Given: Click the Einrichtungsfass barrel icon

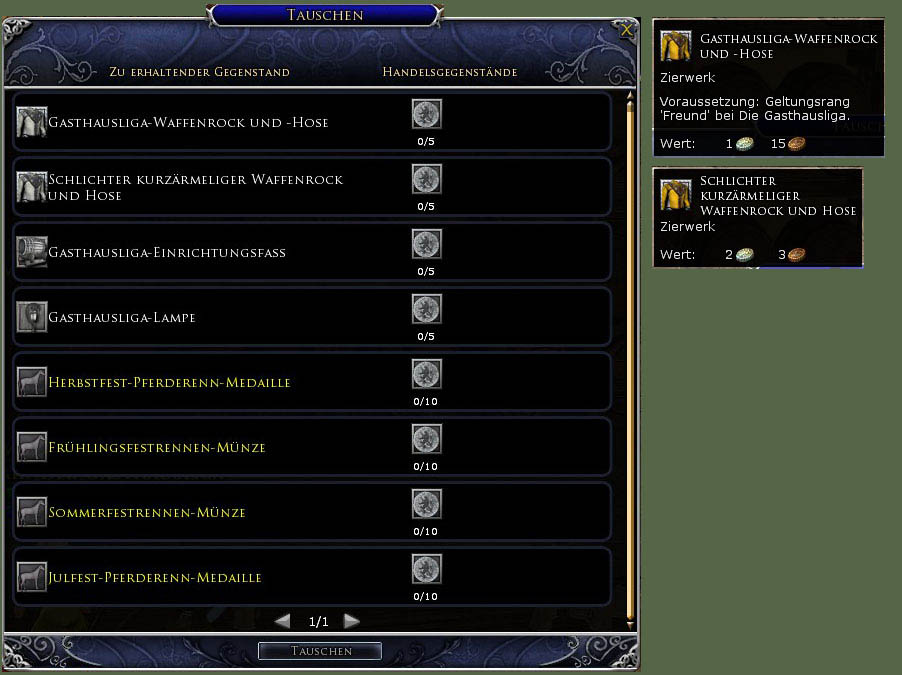Looking at the screenshot, I should (x=32, y=252).
